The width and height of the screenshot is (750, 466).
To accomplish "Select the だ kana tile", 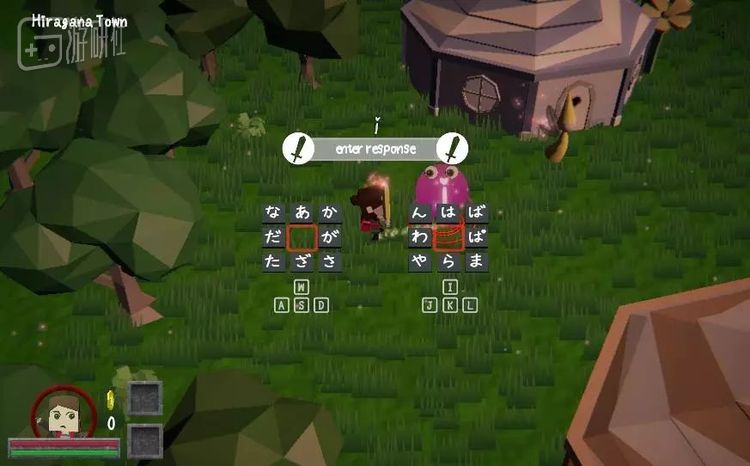I will tap(274, 237).
